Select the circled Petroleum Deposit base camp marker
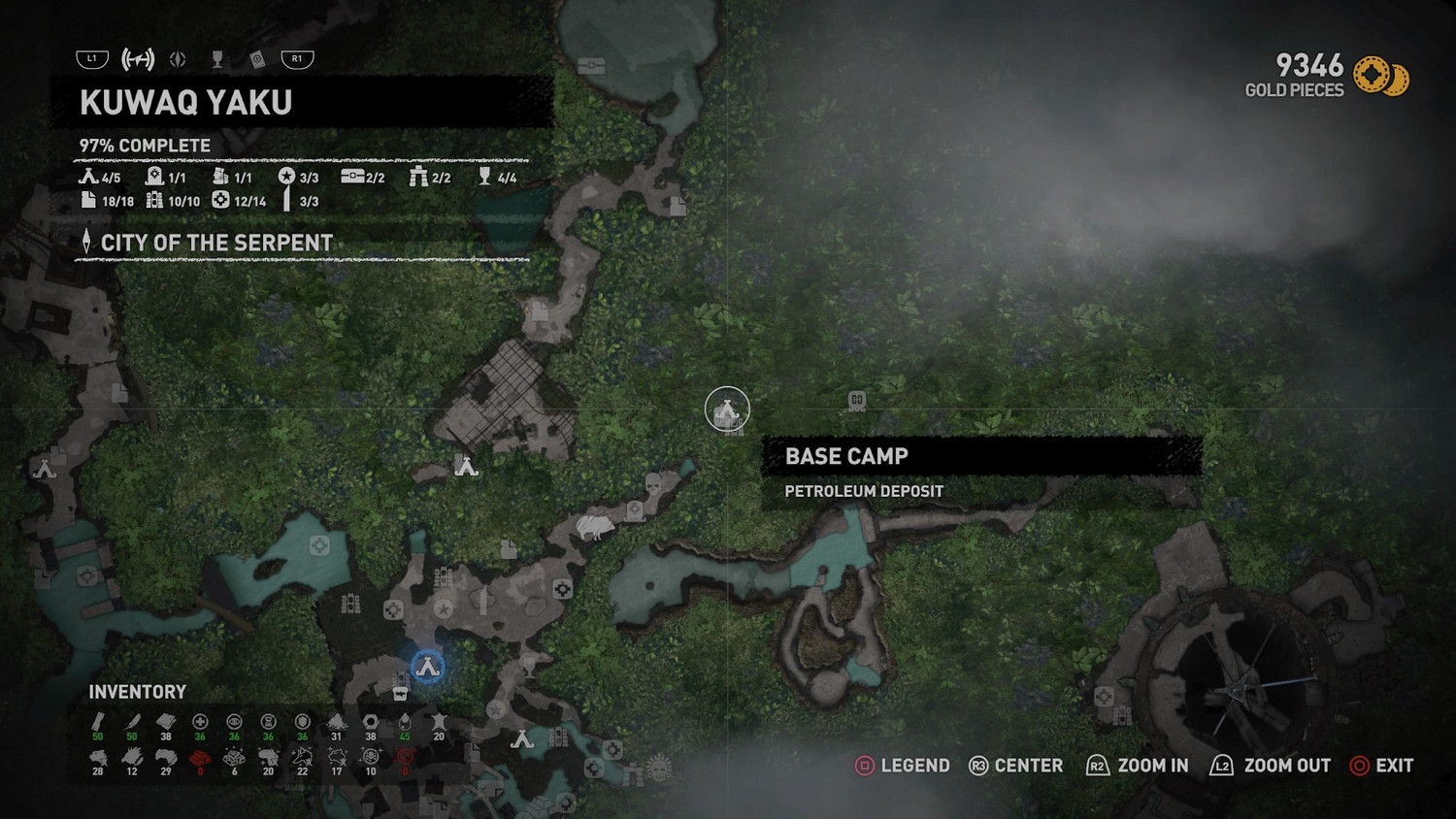Image resolution: width=1456 pixels, height=819 pixels. [727, 409]
